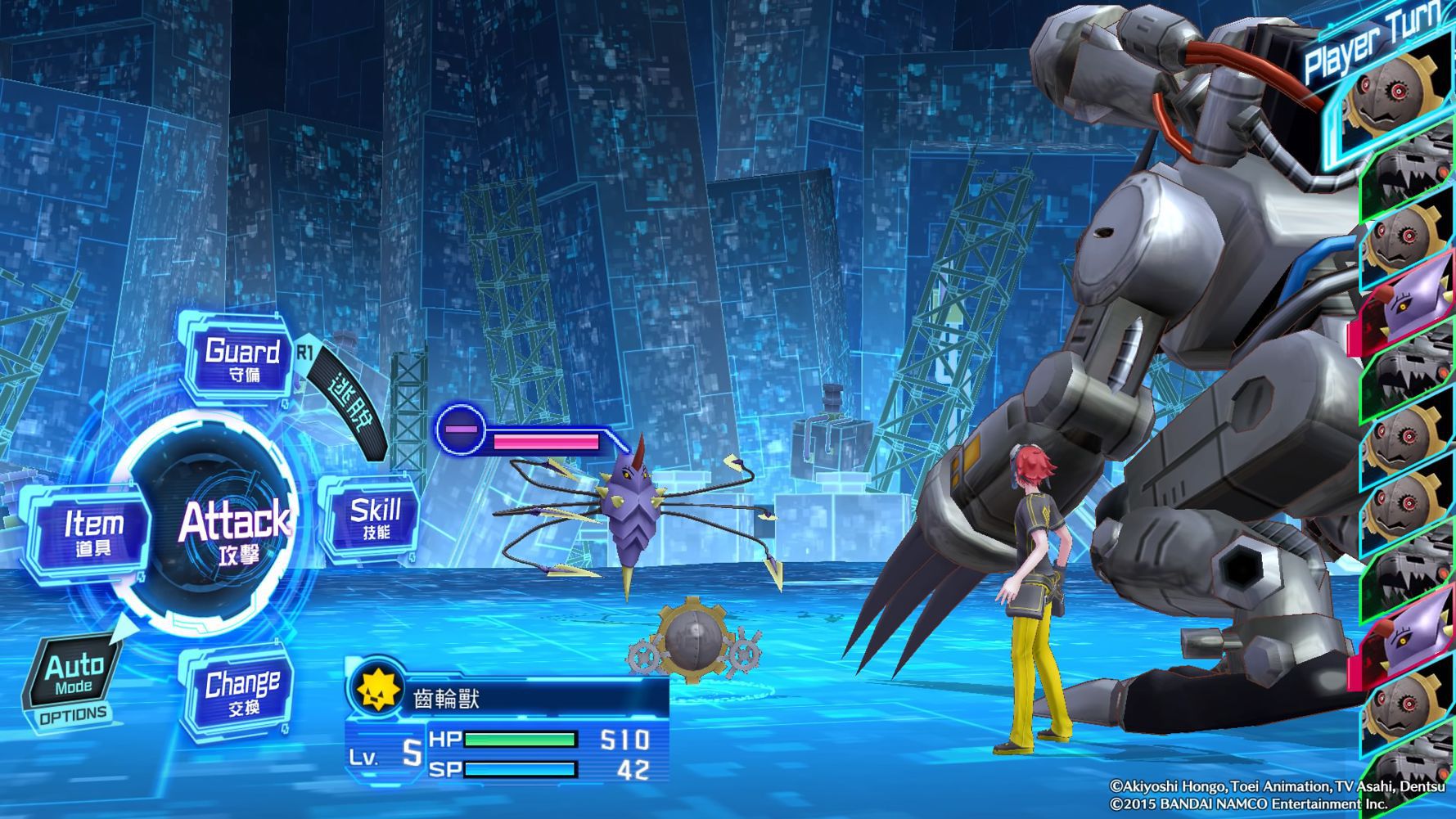Open the Item menu
The image size is (1456, 819).
point(92,531)
